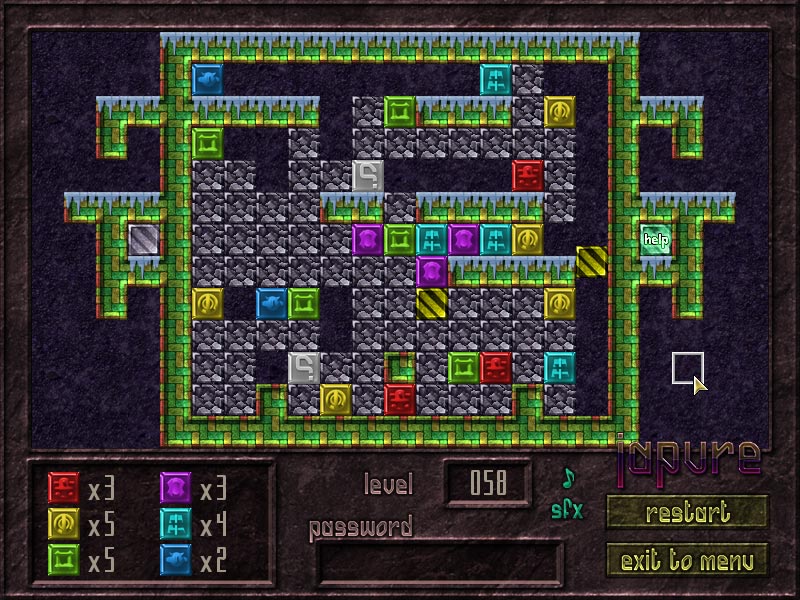Toggle the sfx sound option
Viewport: 800px width, 600px height.
point(566,510)
